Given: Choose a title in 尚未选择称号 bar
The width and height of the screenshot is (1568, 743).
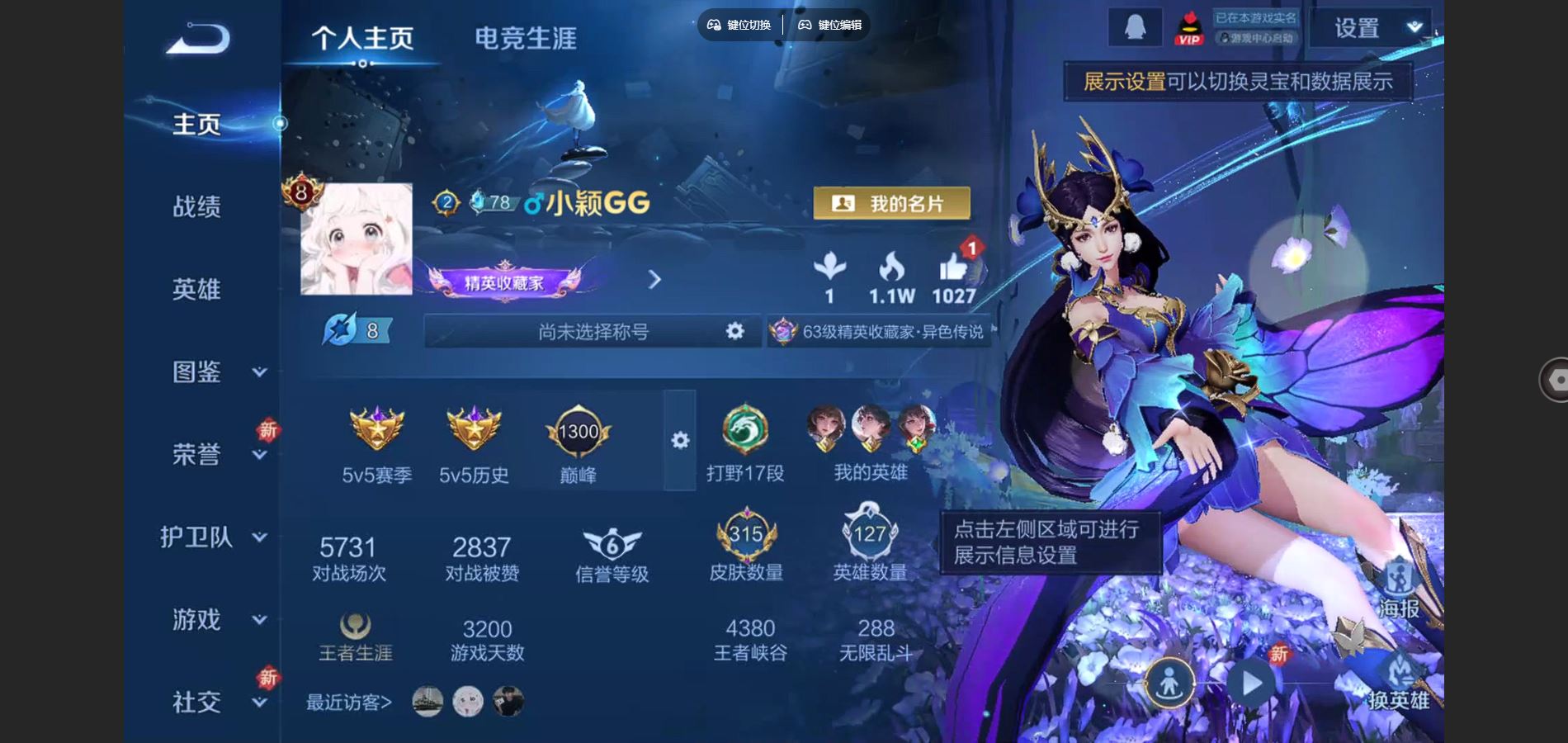Looking at the screenshot, I should 593,331.
